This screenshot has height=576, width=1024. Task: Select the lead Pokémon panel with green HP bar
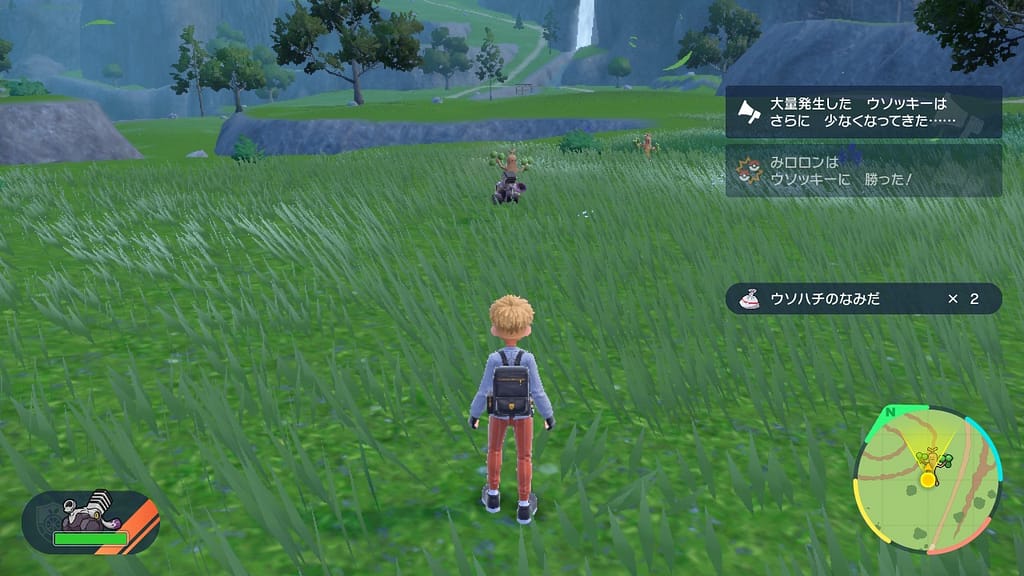90,522
